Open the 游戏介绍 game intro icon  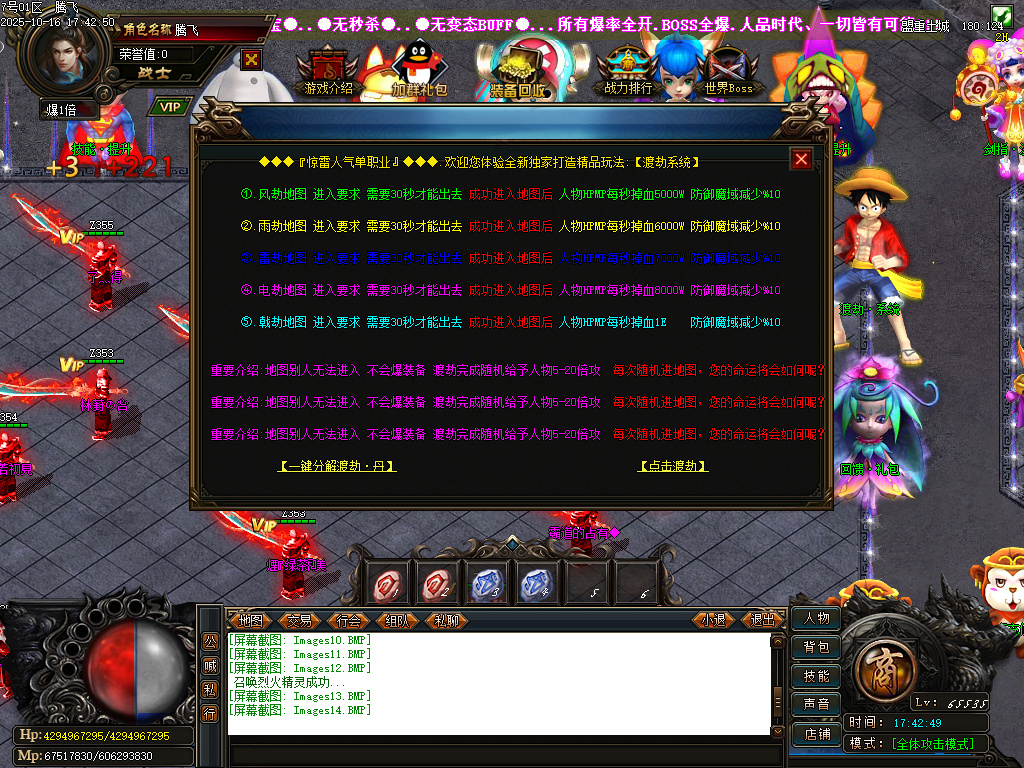tap(329, 74)
